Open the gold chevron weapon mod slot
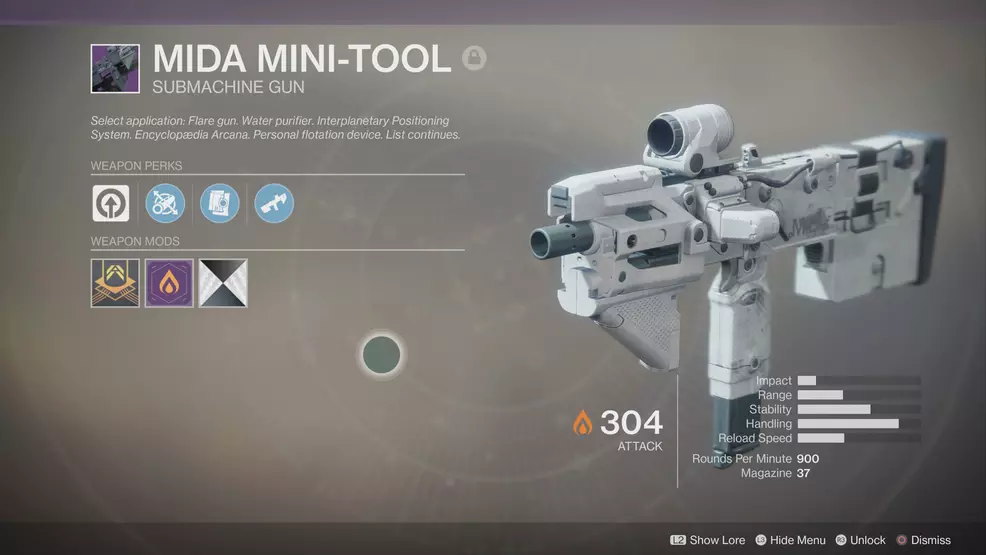 115,283
